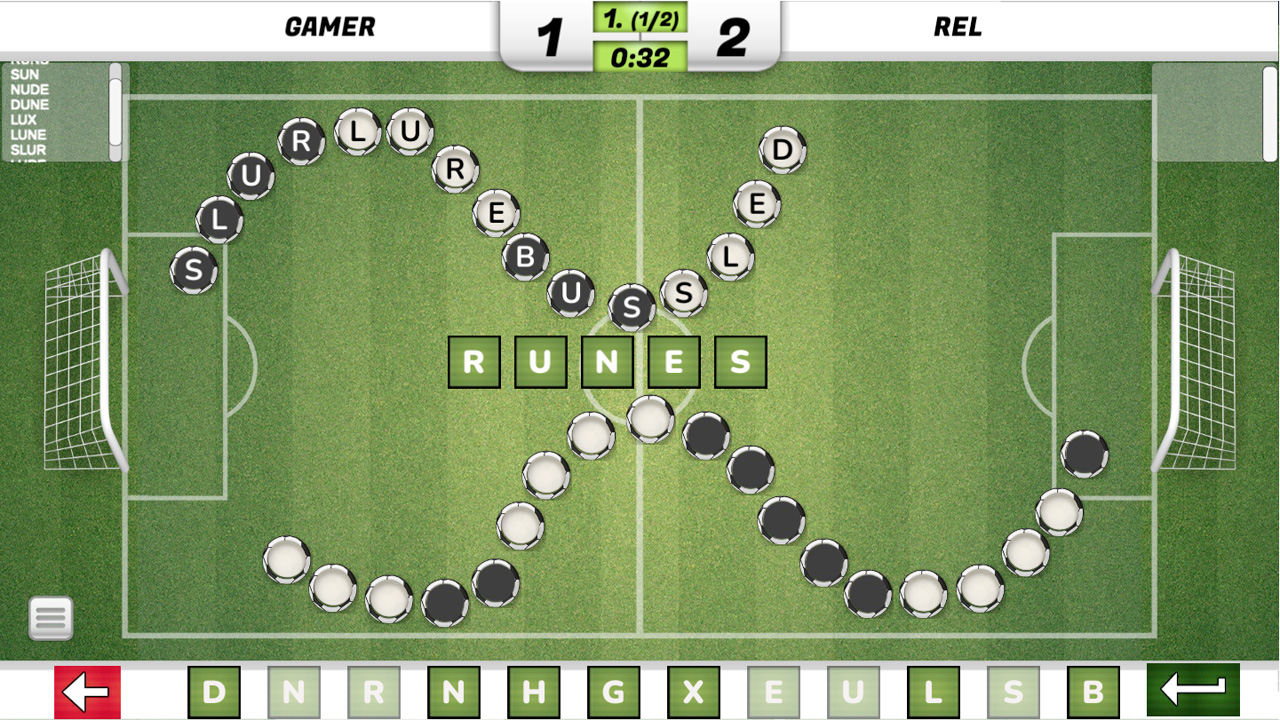Screen dimensions: 1280x720
Task: Select the H letter tile
Action: coord(533,690)
